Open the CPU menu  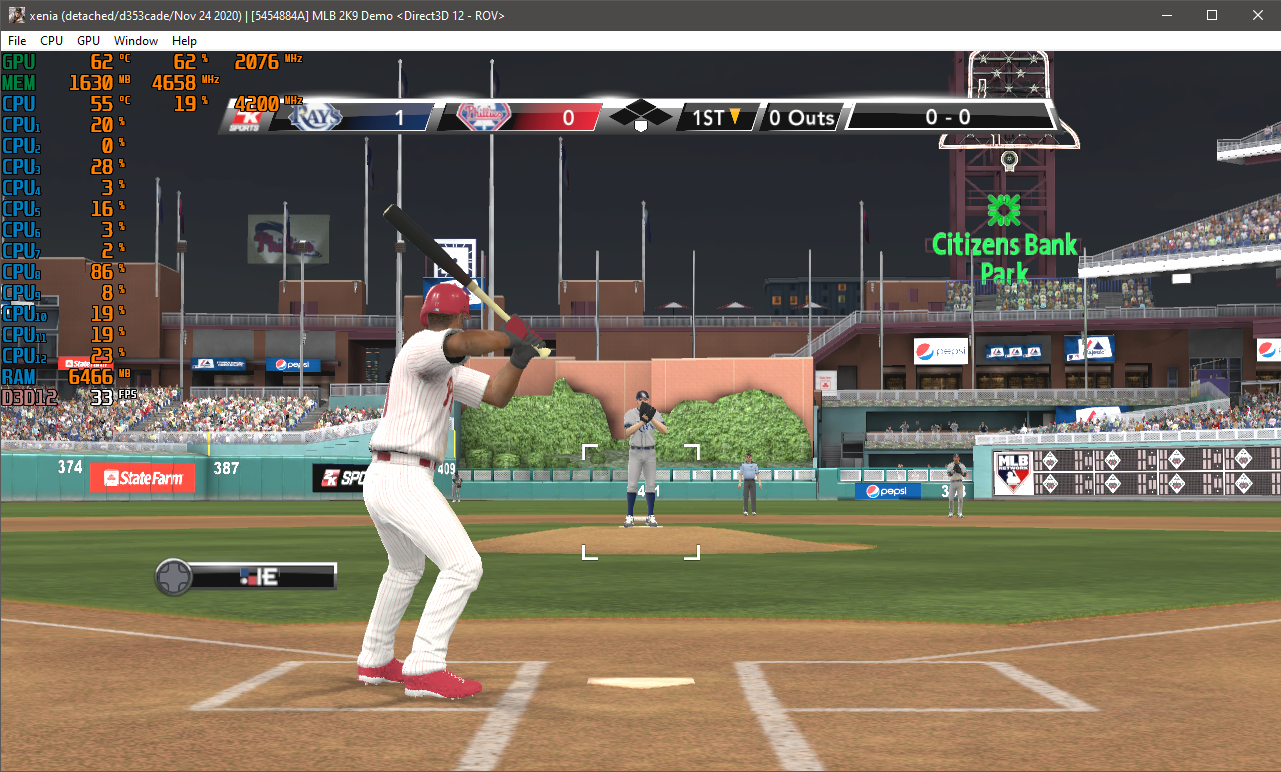51,41
